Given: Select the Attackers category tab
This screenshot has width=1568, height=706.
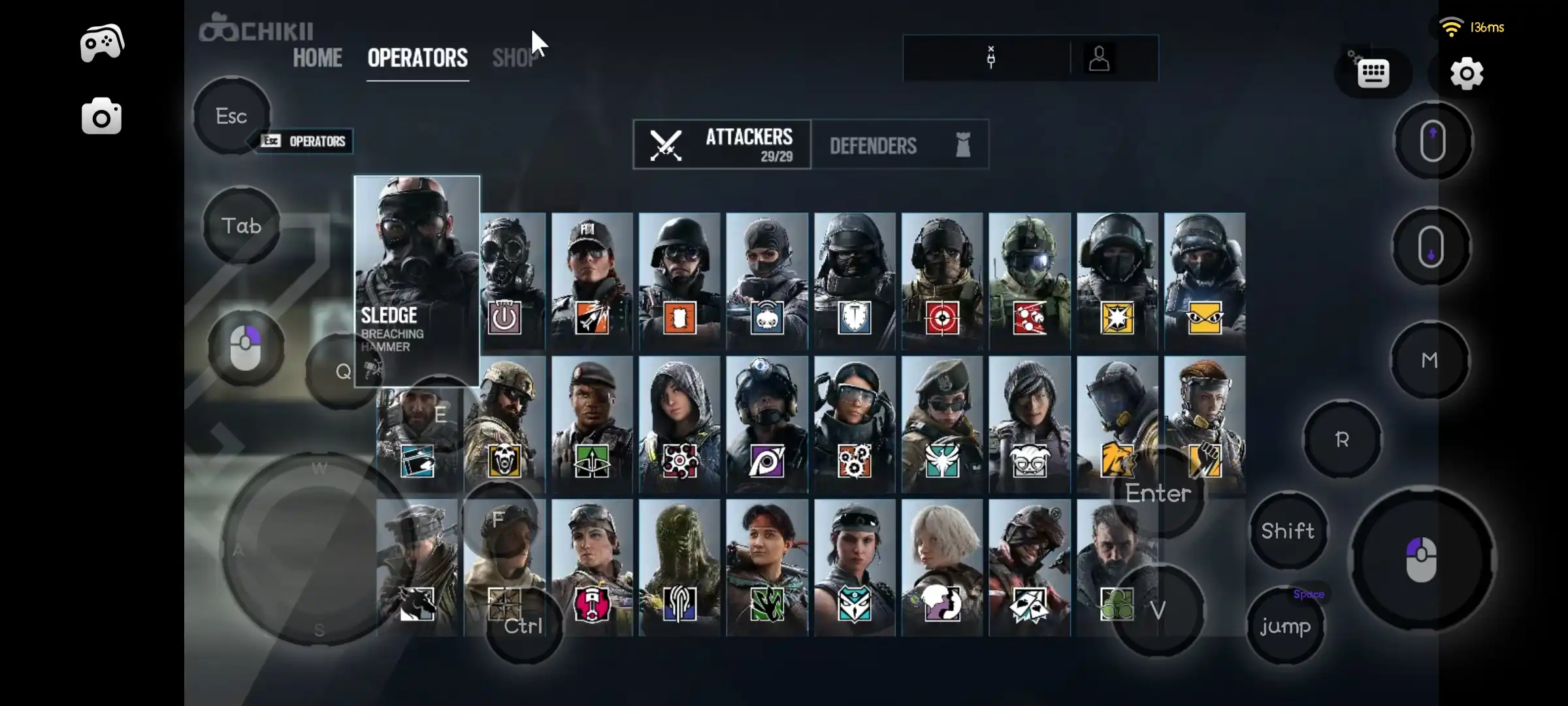Looking at the screenshot, I should (723, 145).
